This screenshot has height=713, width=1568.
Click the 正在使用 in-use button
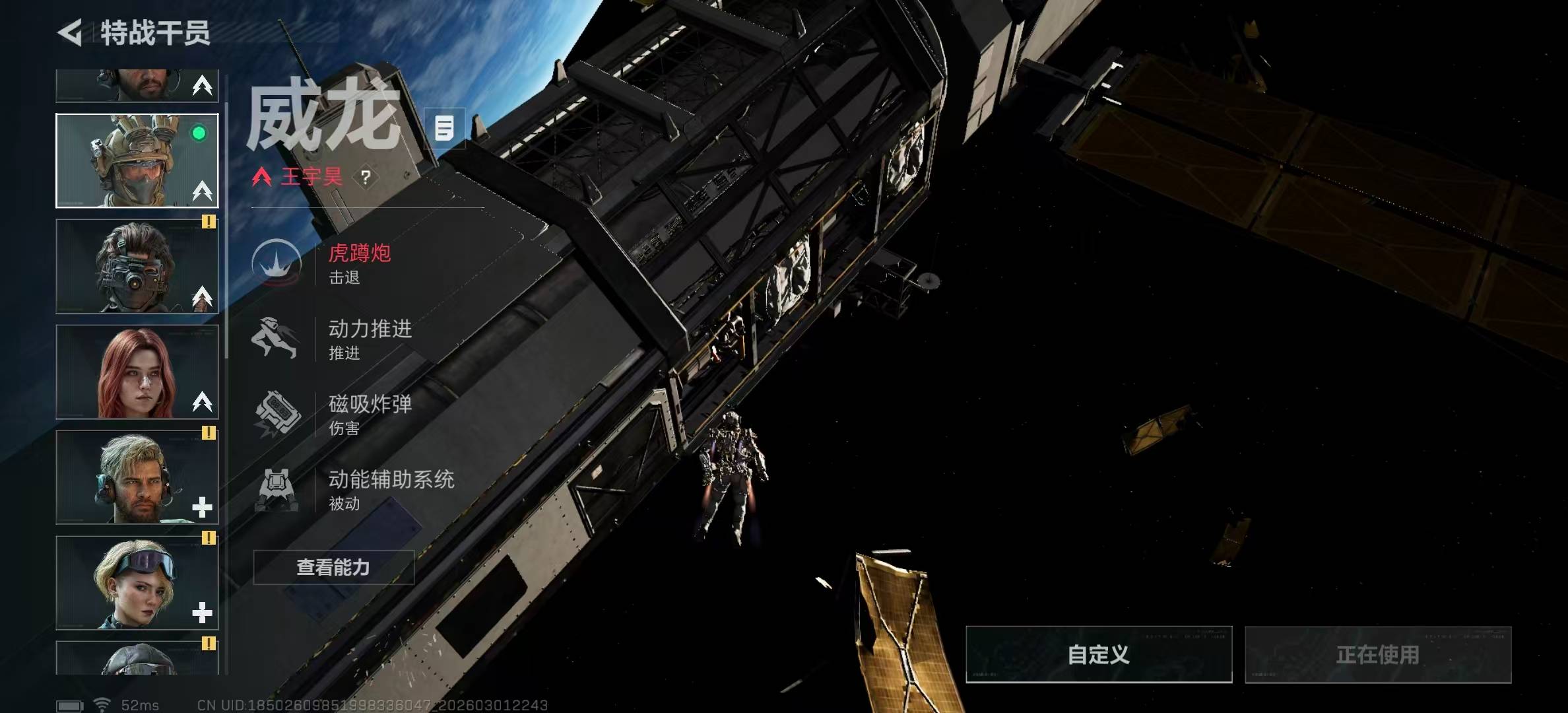tap(1377, 654)
